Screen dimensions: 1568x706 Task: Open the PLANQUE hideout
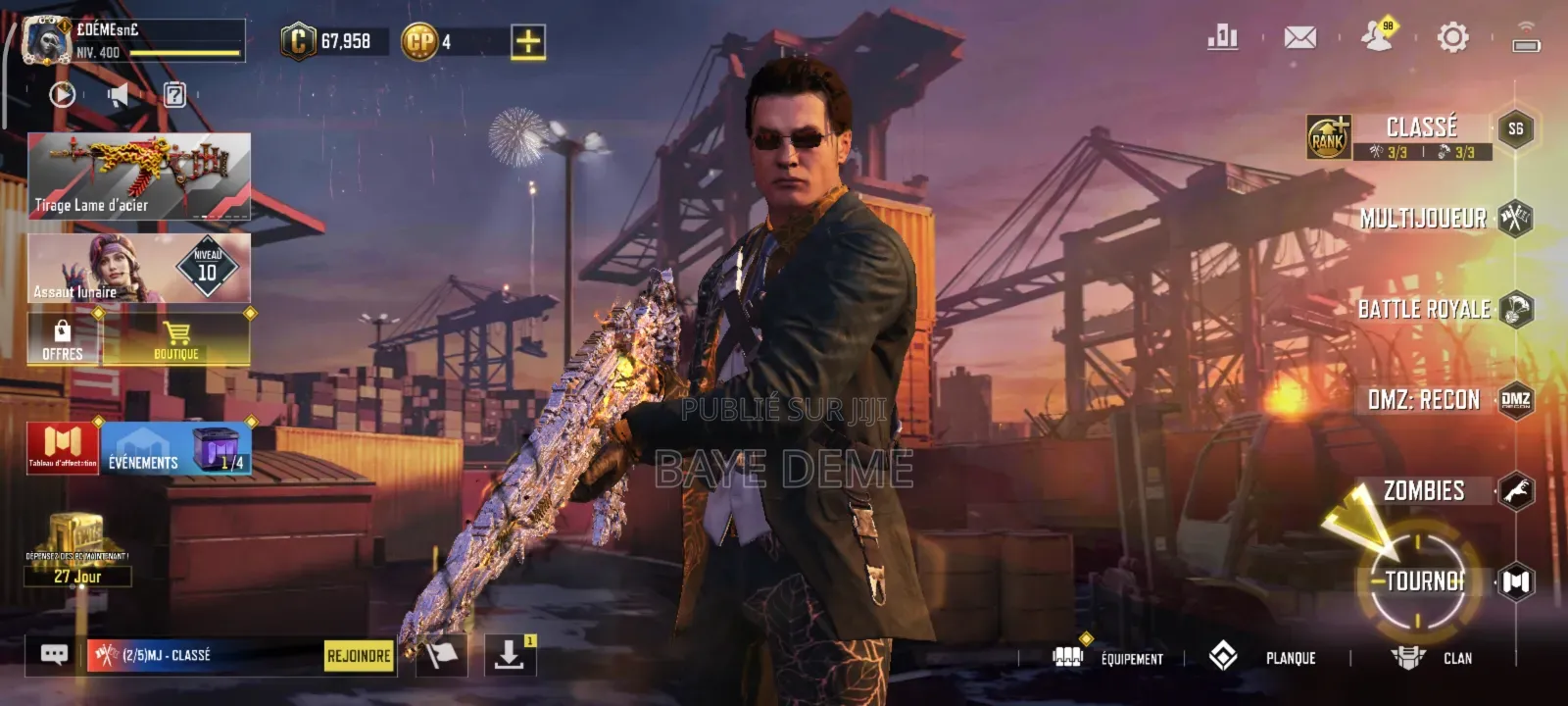pos(1264,657)
